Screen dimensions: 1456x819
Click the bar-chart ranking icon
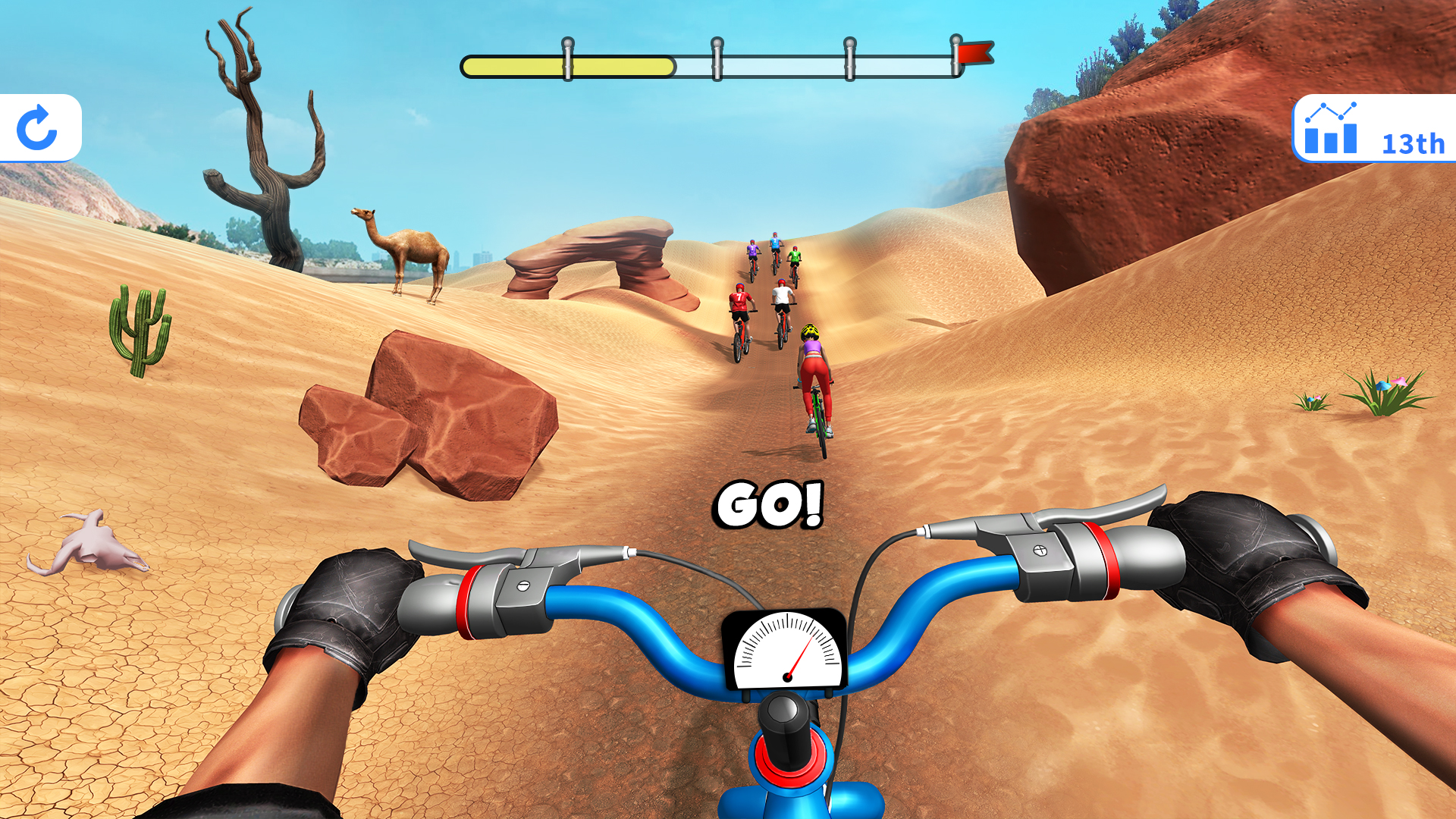coord(1332,136)
